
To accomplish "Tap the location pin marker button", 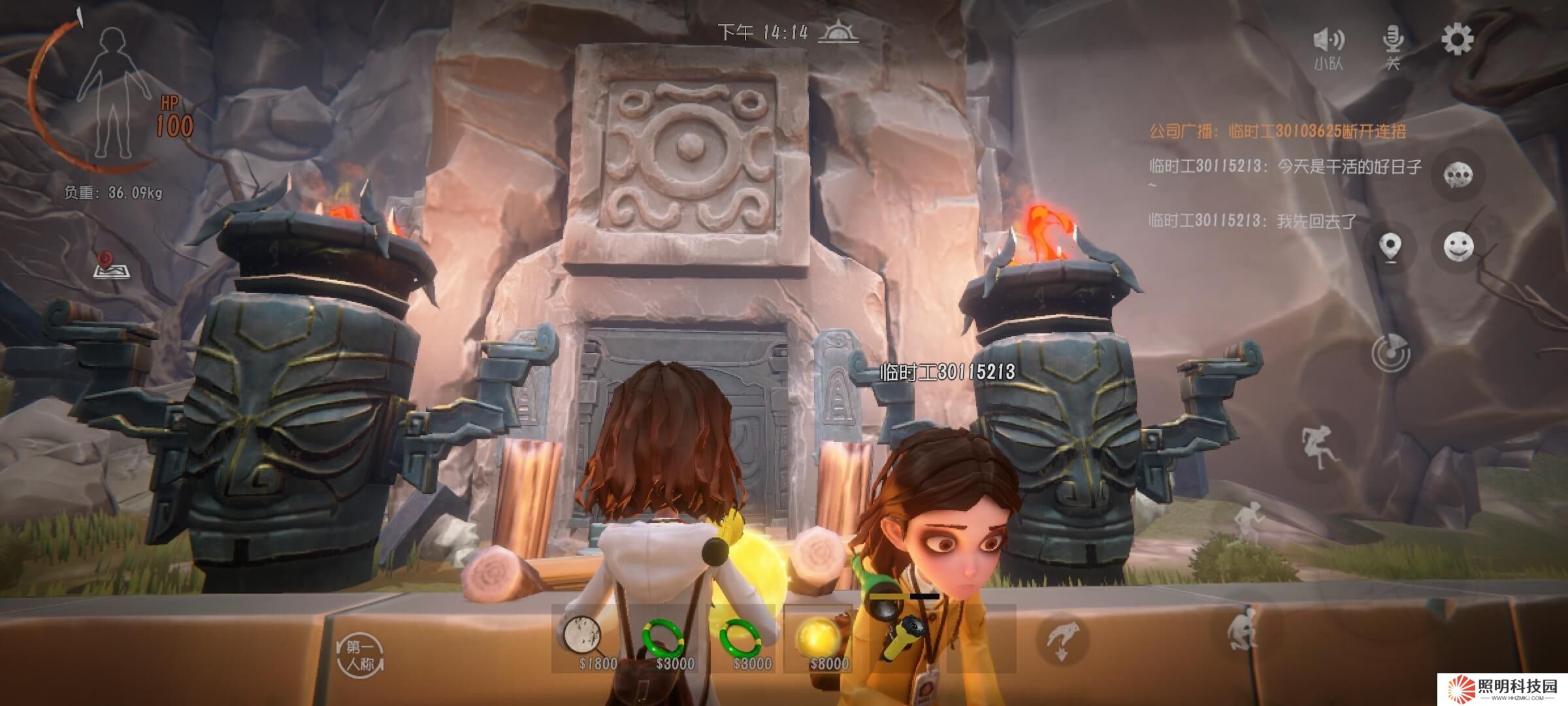I will (x=1390, y=248).
